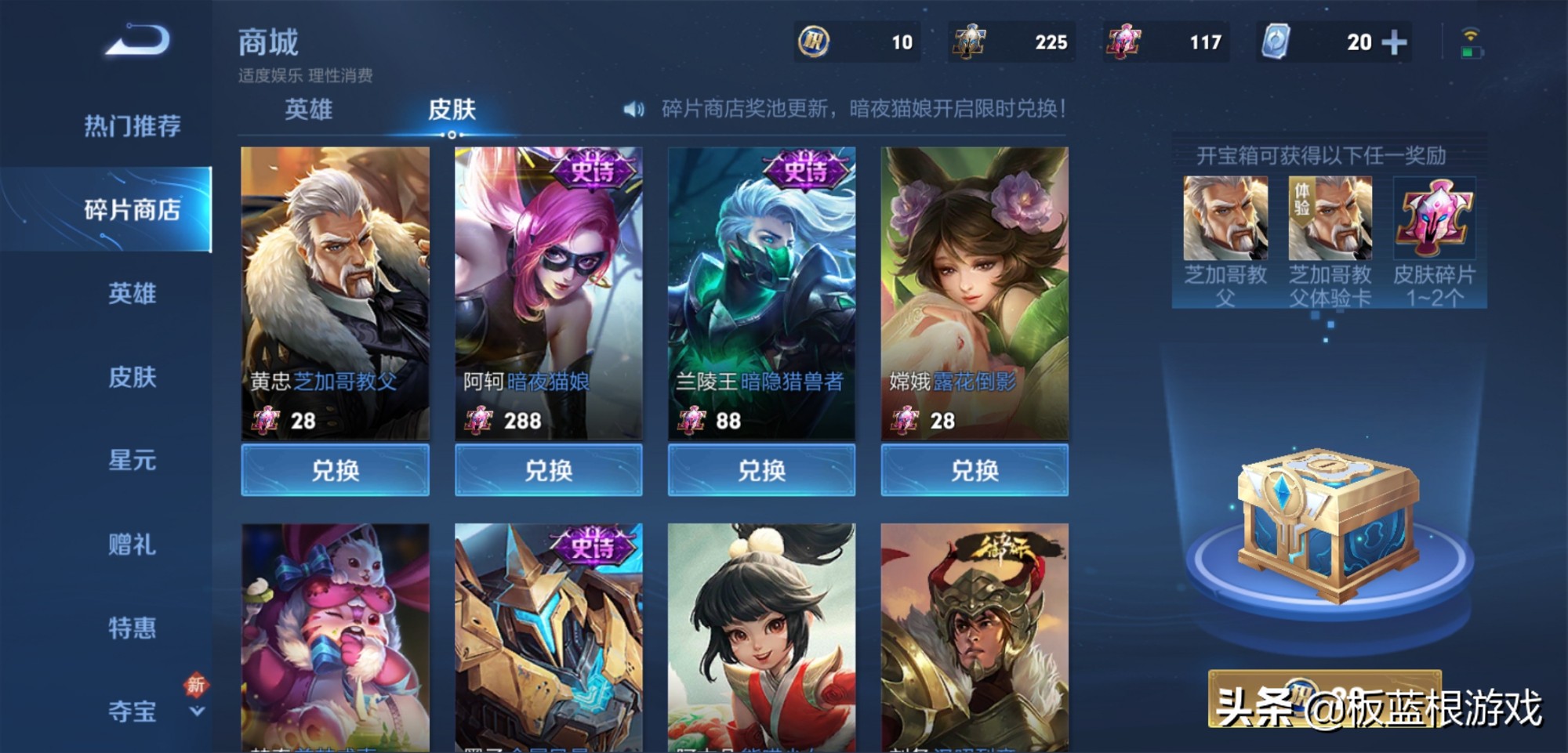
Task: Open the gold and blue treasure chest
Action: 1328,525
